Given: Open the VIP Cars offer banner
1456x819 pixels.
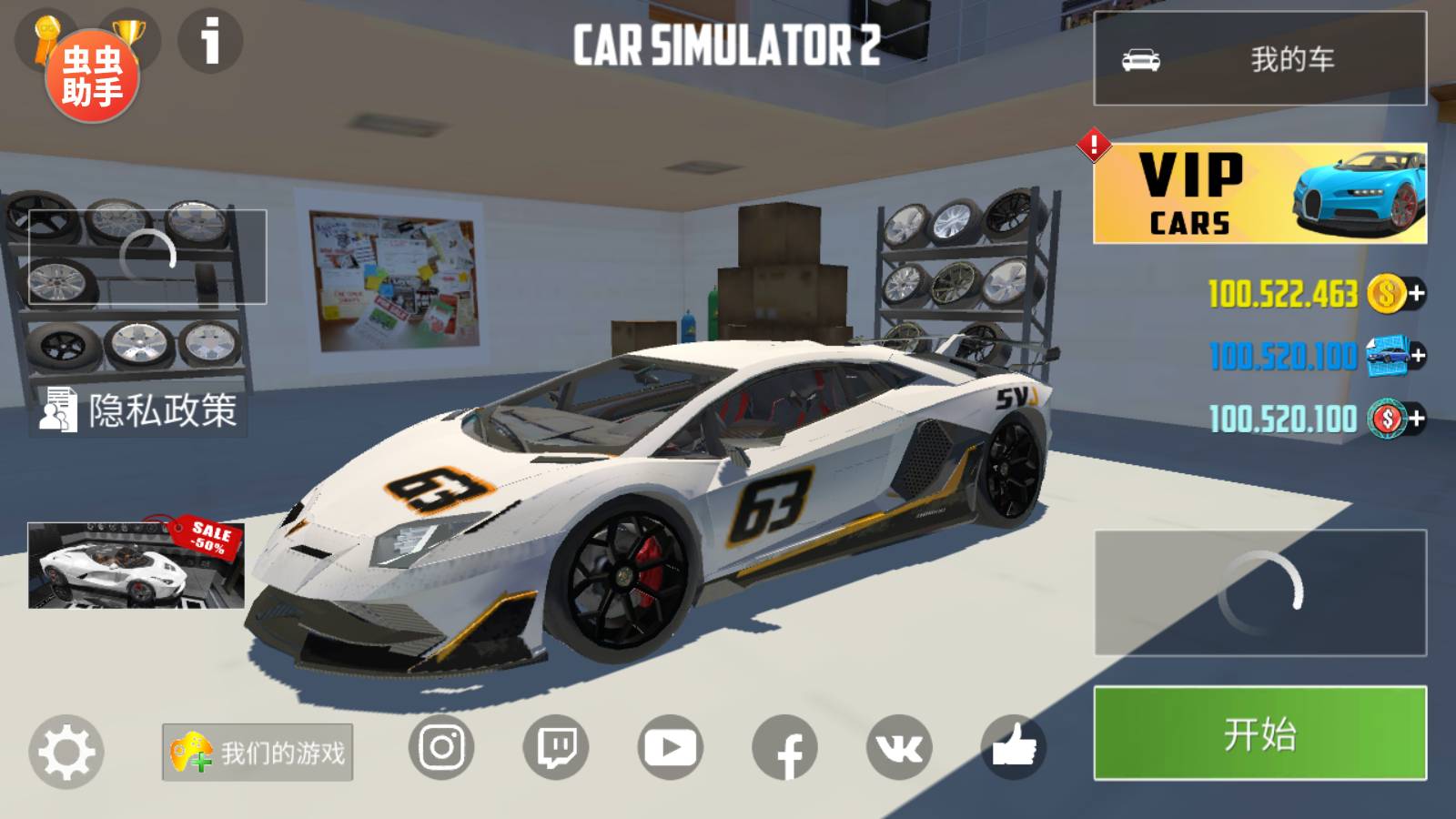Looking at the screenshot, I should tap(1259, 193).
